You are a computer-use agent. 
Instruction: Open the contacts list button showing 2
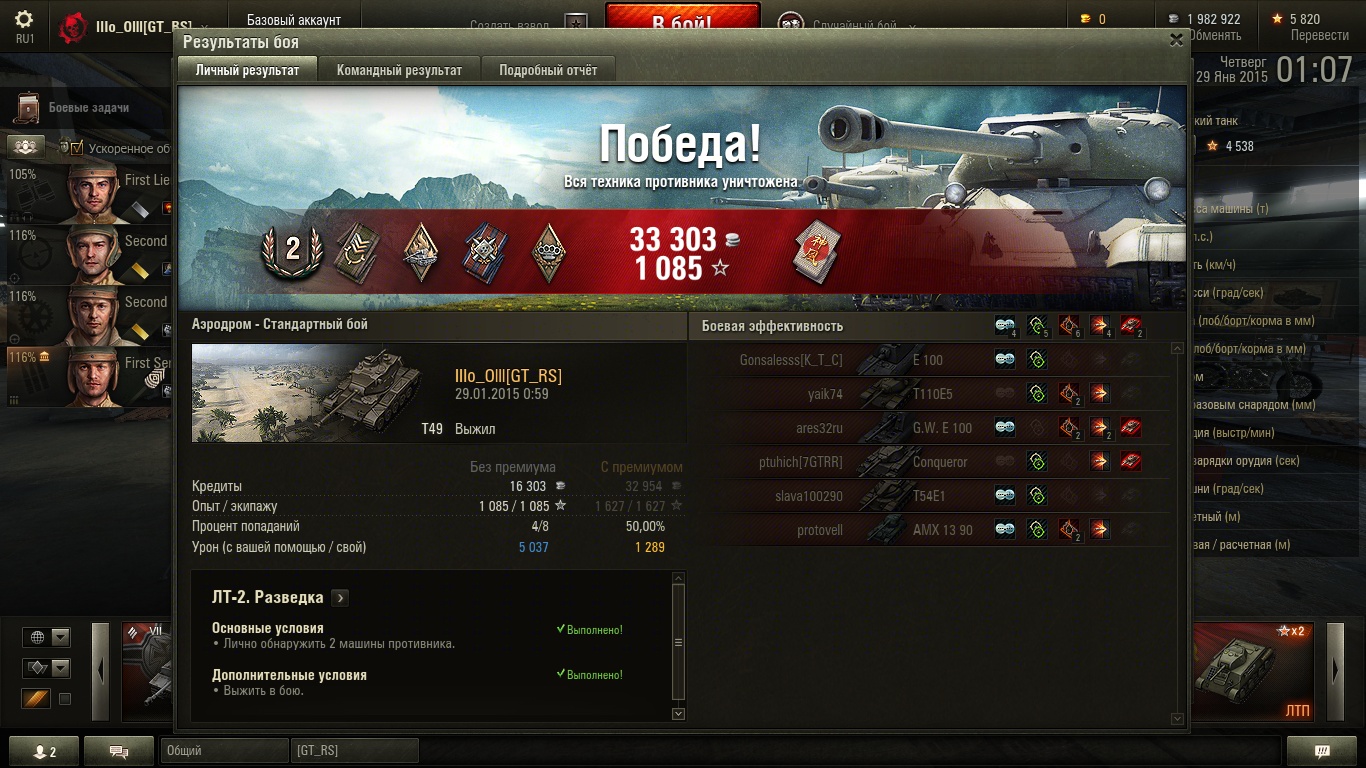[x=44, y=752]
